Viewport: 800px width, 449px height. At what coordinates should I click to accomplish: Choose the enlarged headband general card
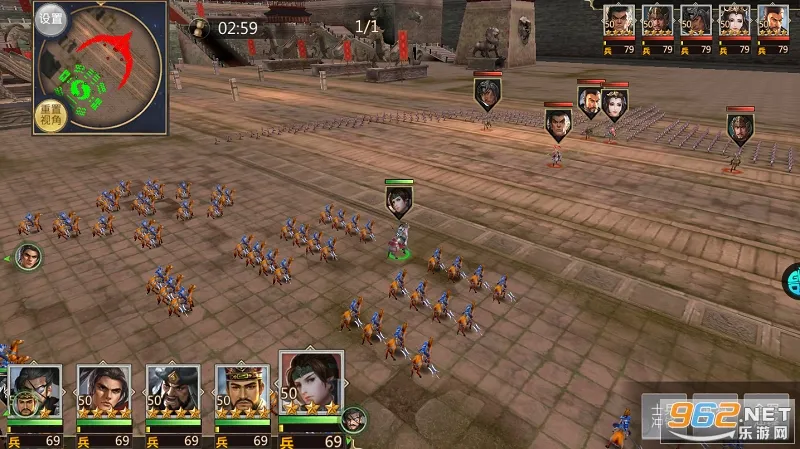(x=311, y=386)
